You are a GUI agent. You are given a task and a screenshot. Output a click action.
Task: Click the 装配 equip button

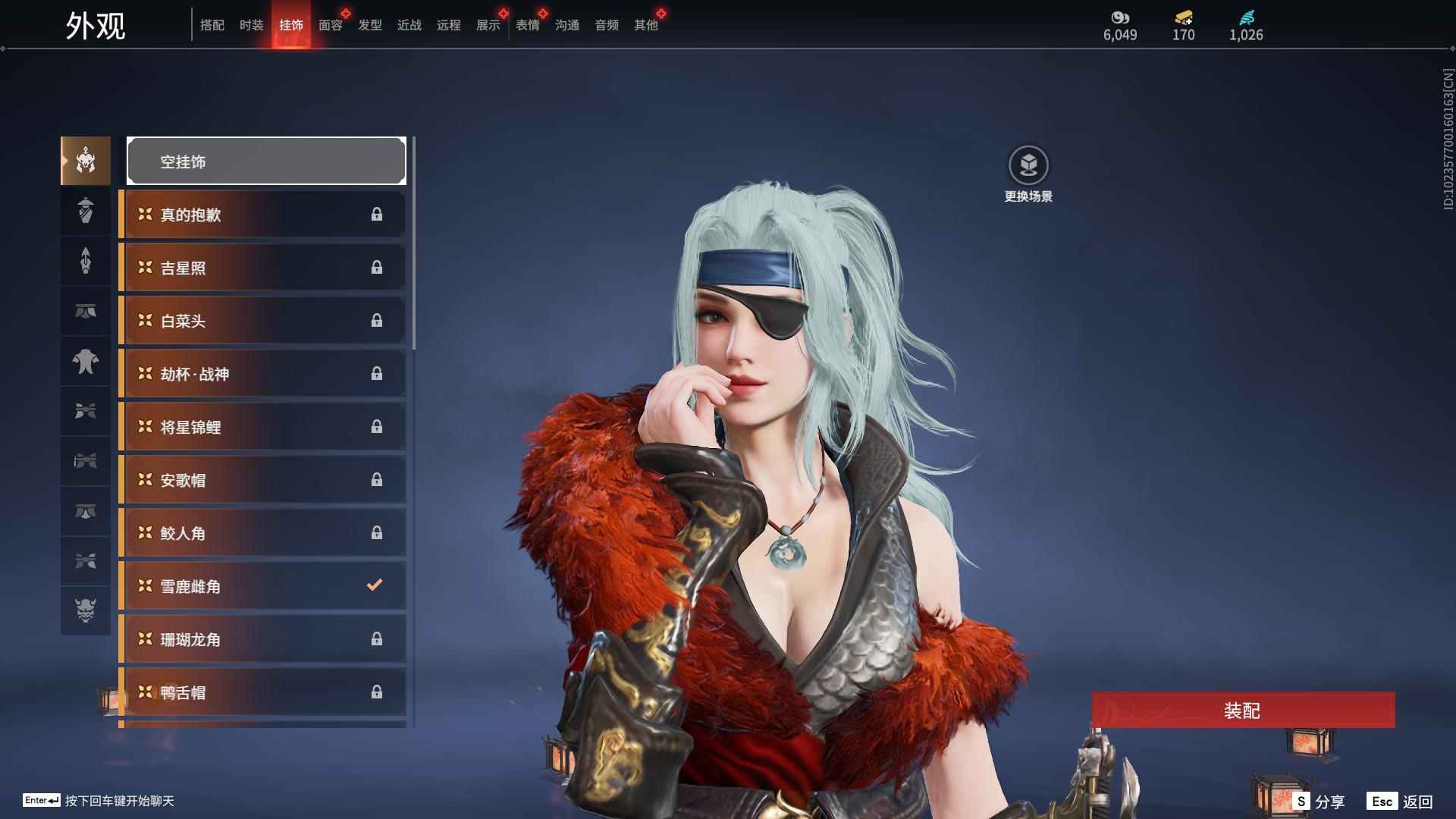tap(1243, 710)
